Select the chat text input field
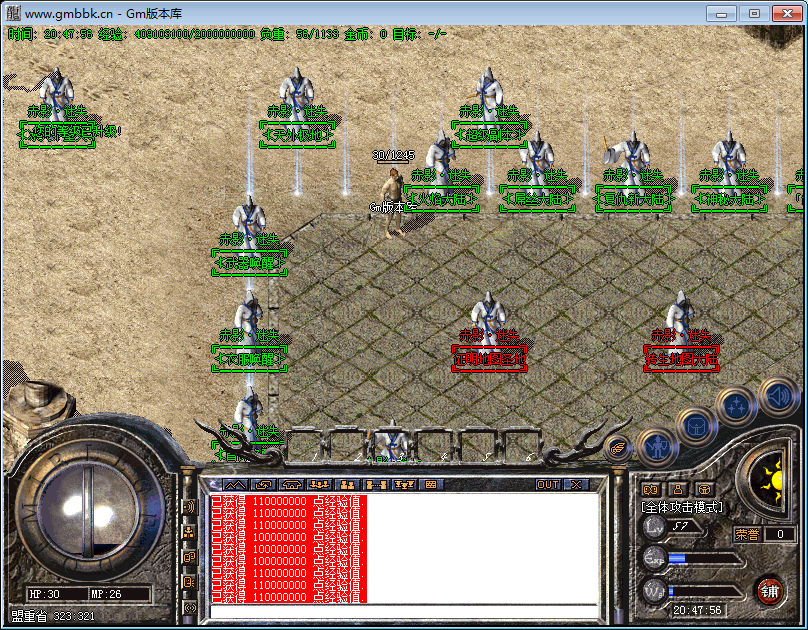This screenshot has height=630, width=808. (400, 610)
